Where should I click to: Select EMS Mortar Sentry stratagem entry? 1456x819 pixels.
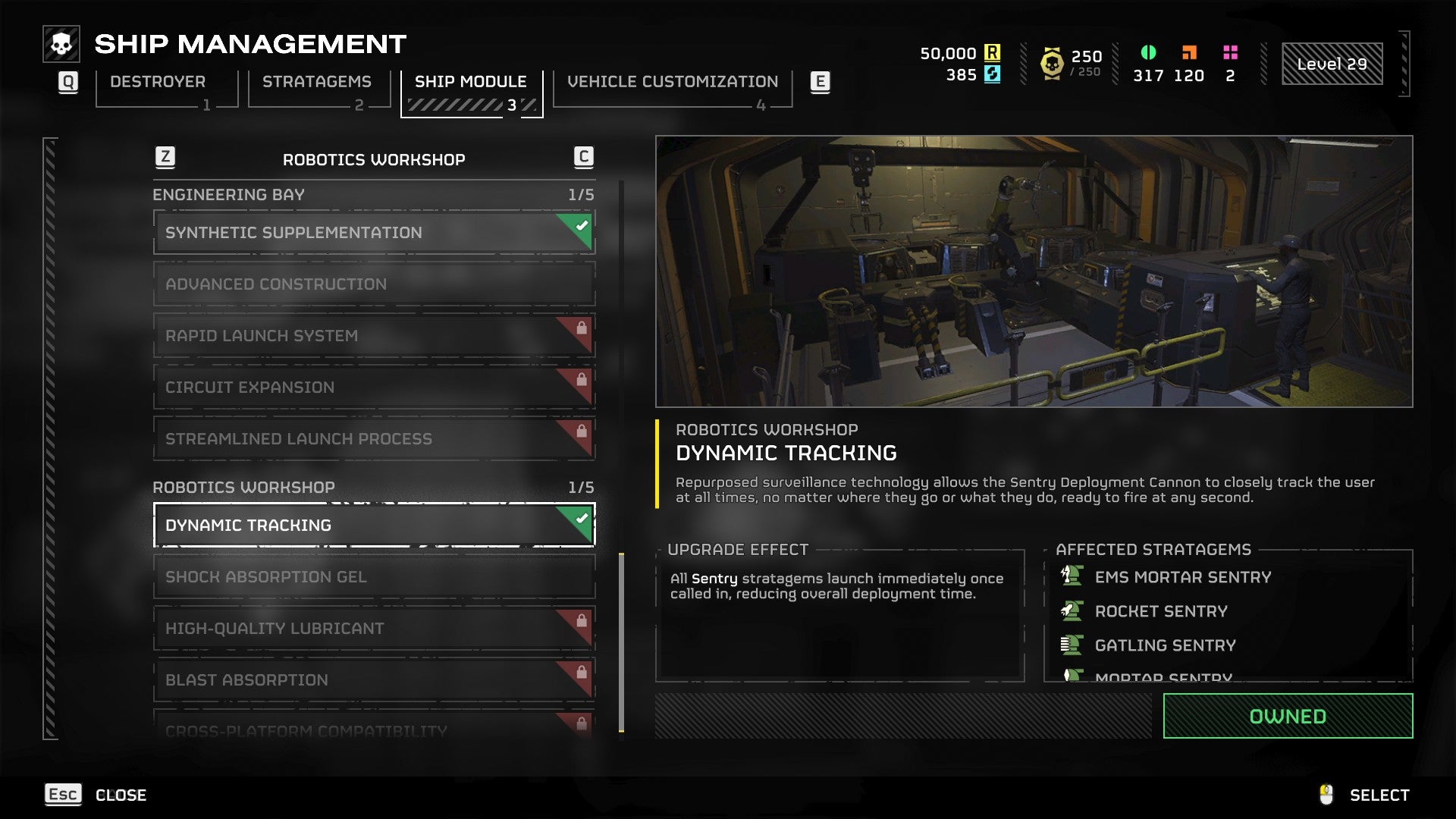pos(1182,578)
